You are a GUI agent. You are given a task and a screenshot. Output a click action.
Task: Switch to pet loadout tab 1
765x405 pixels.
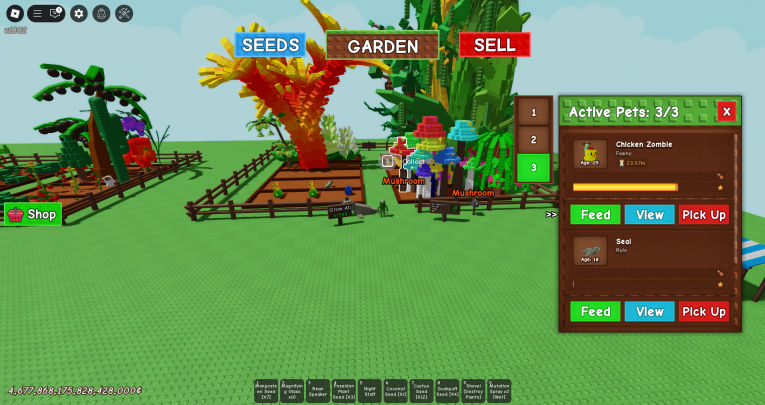(534, 113)
